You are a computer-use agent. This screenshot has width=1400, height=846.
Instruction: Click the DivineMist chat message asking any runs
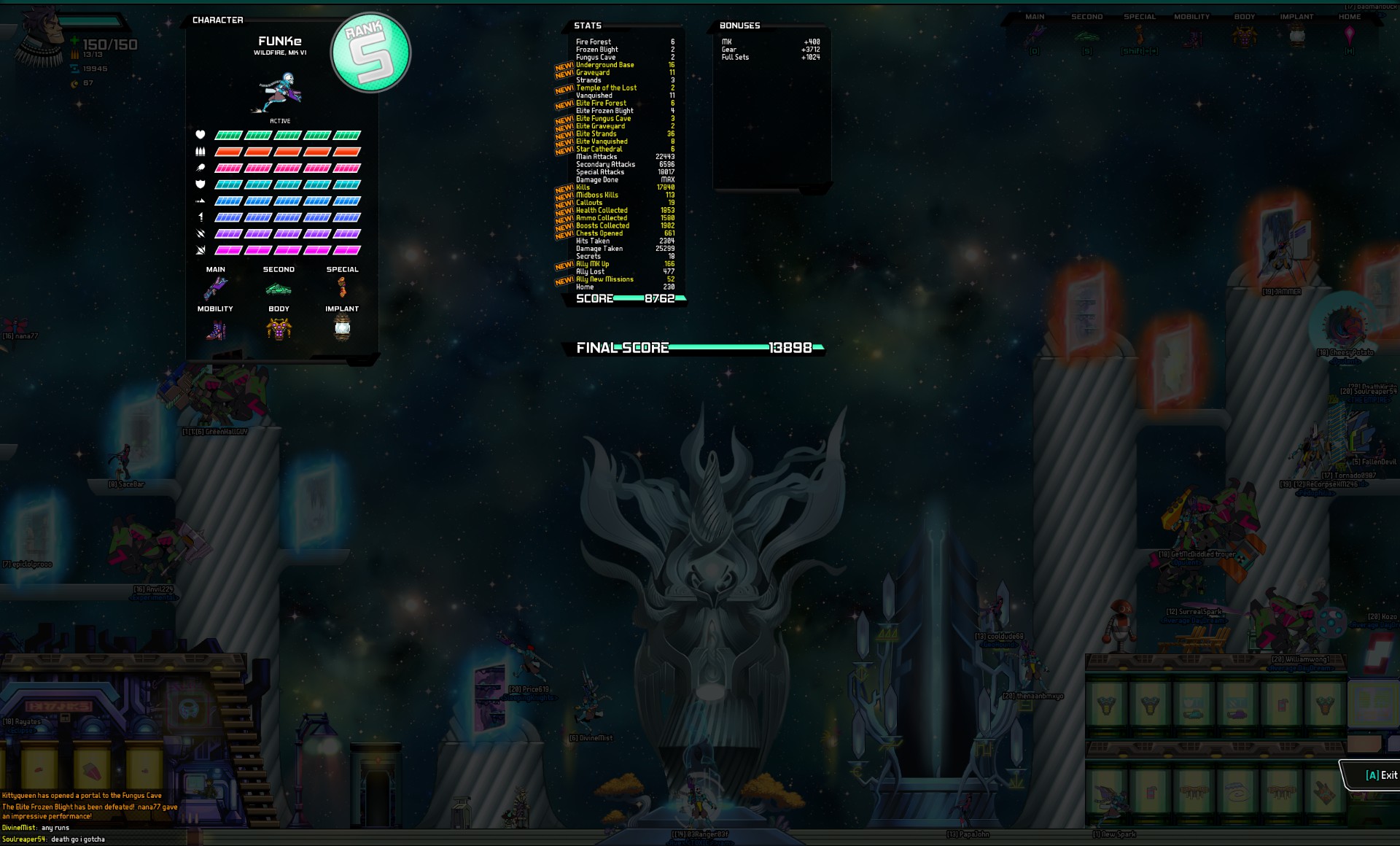tap(35, 828)
